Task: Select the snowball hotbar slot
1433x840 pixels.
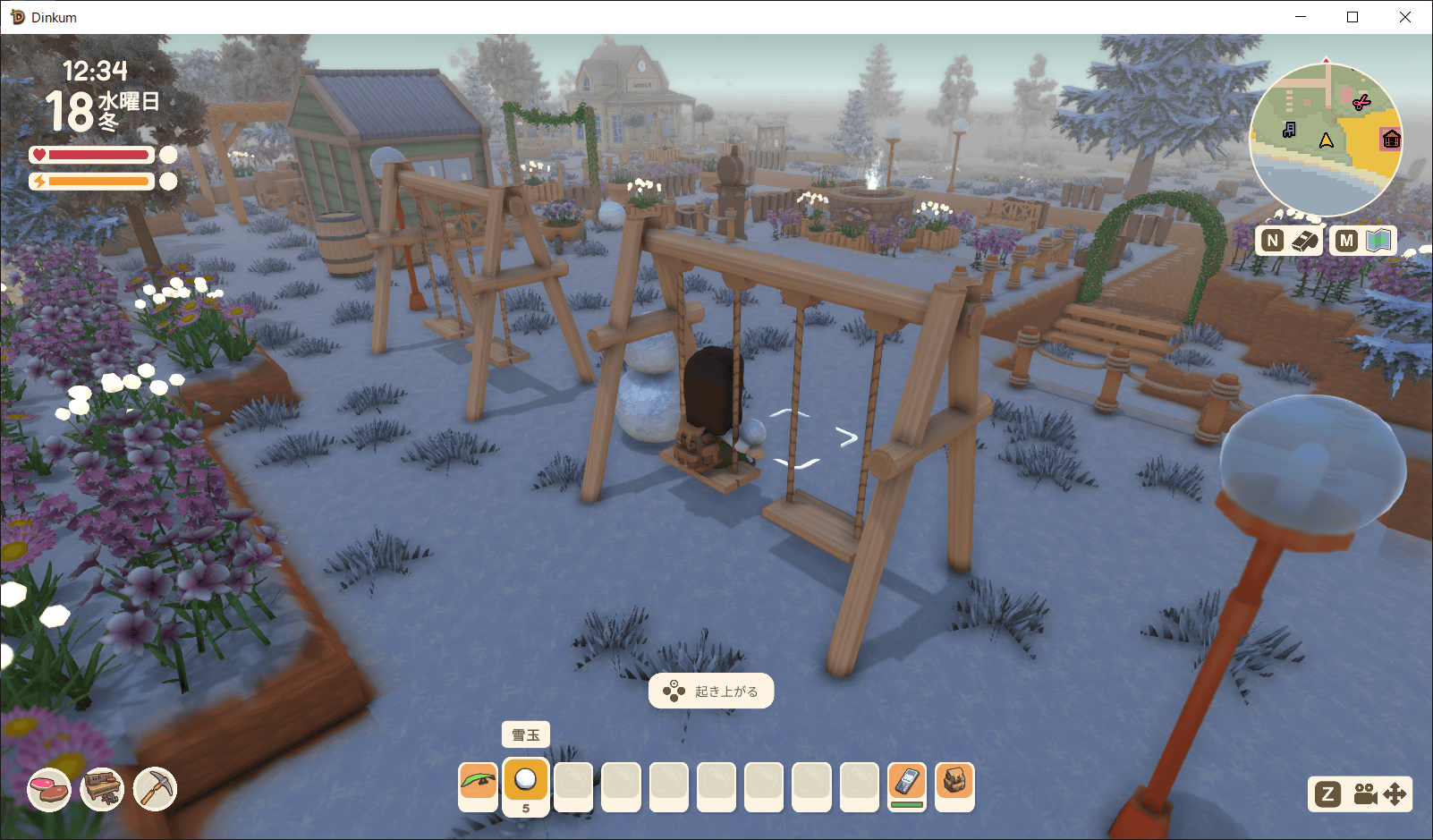Action: 526,780
